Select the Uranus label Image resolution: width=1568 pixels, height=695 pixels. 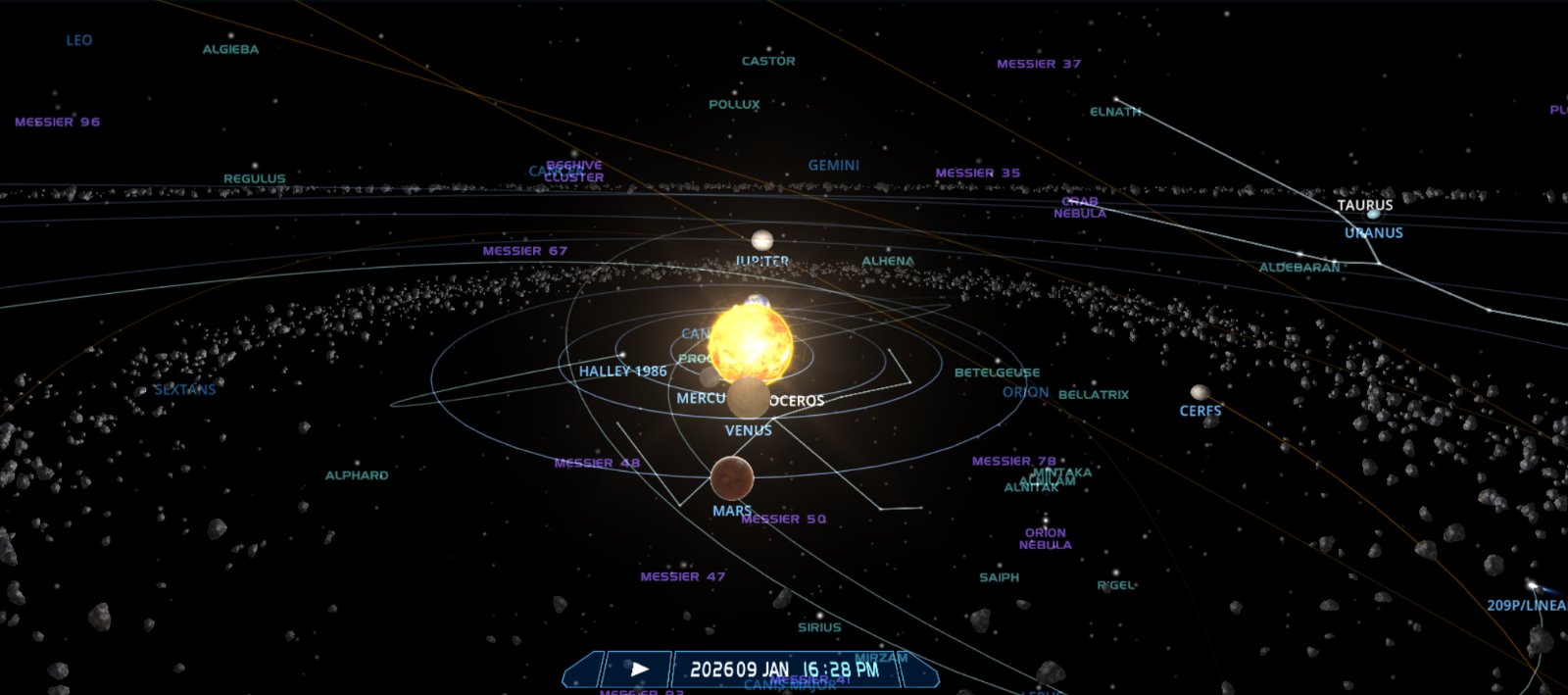pos(1373,233)
